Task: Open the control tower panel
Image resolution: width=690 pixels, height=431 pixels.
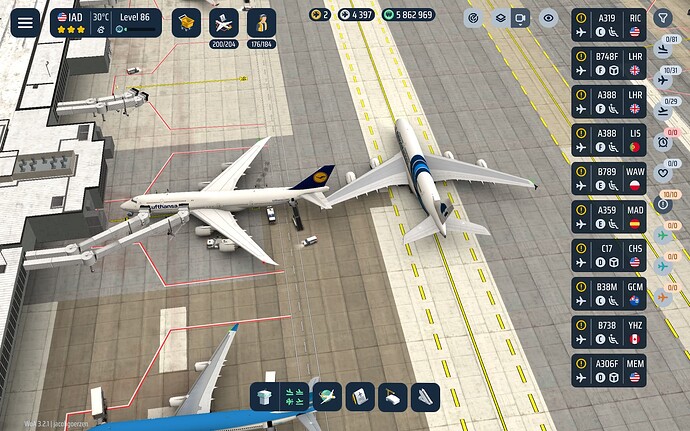Action: pos(264,395)
